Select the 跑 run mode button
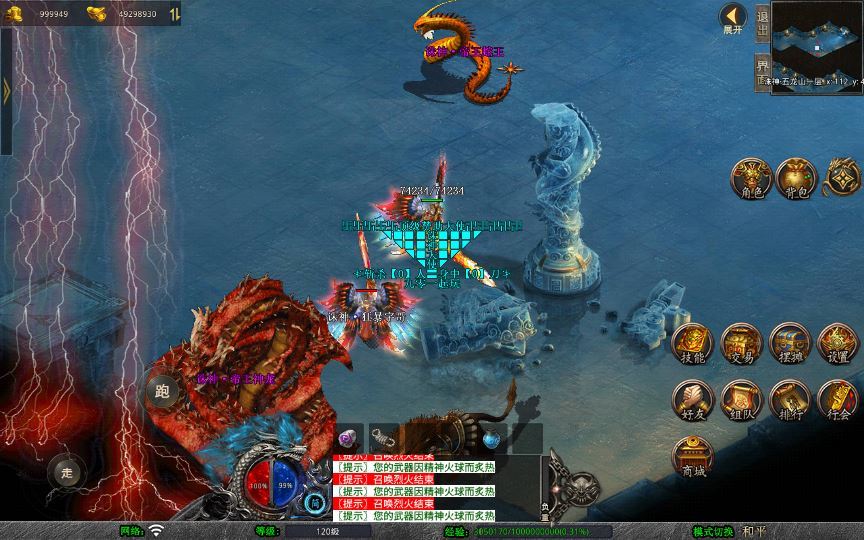The height and width of the screenshot is (540, 864). pyautogui.click(x=162, y=391)
